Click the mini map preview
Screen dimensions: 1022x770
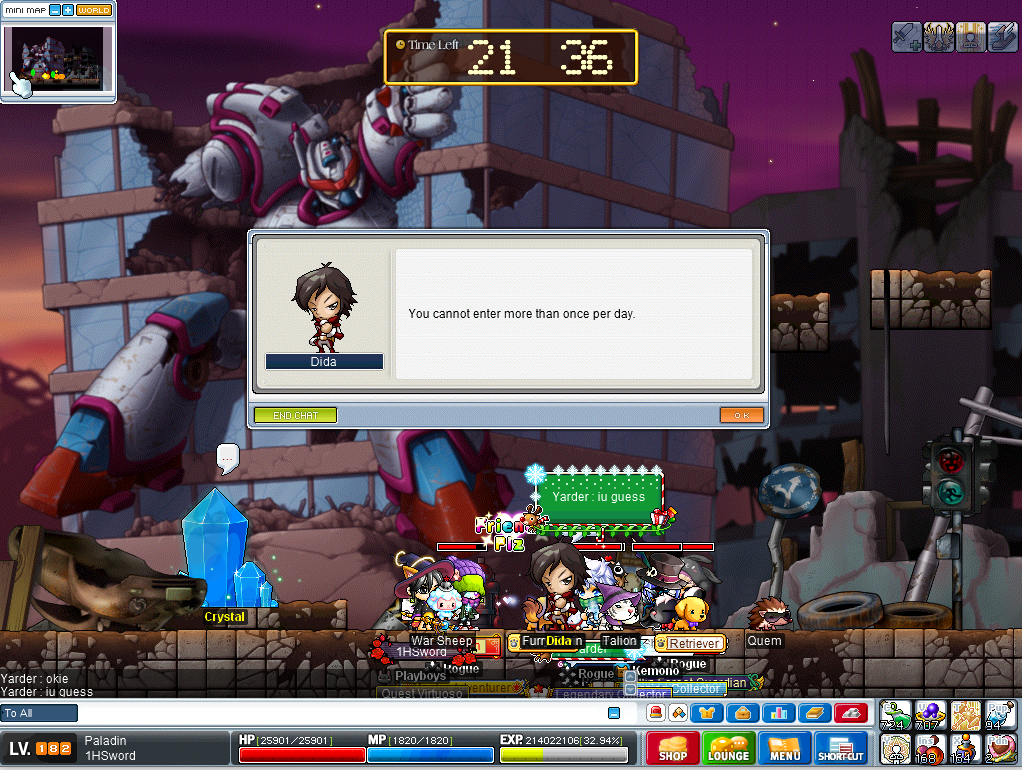57,57
